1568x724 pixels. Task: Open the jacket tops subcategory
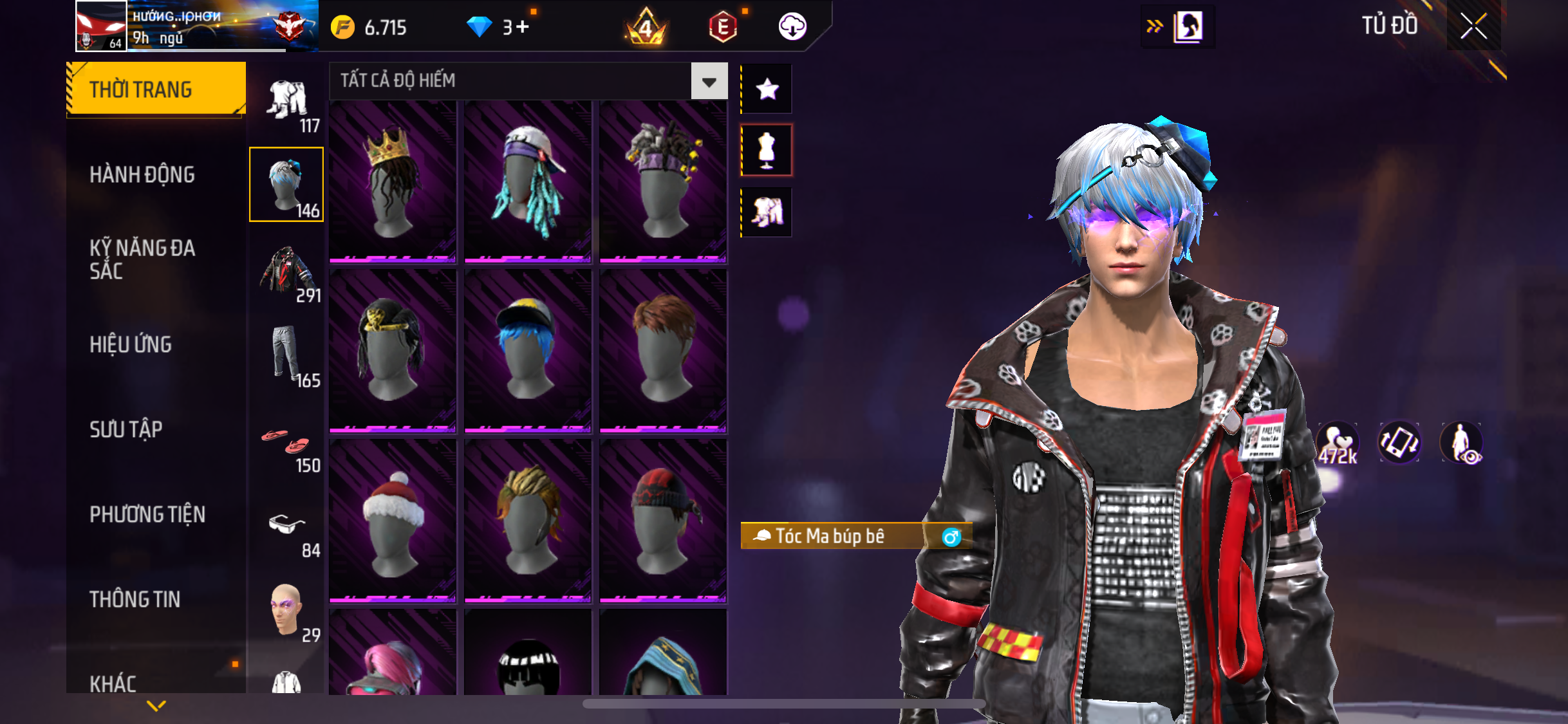[287, 270]
